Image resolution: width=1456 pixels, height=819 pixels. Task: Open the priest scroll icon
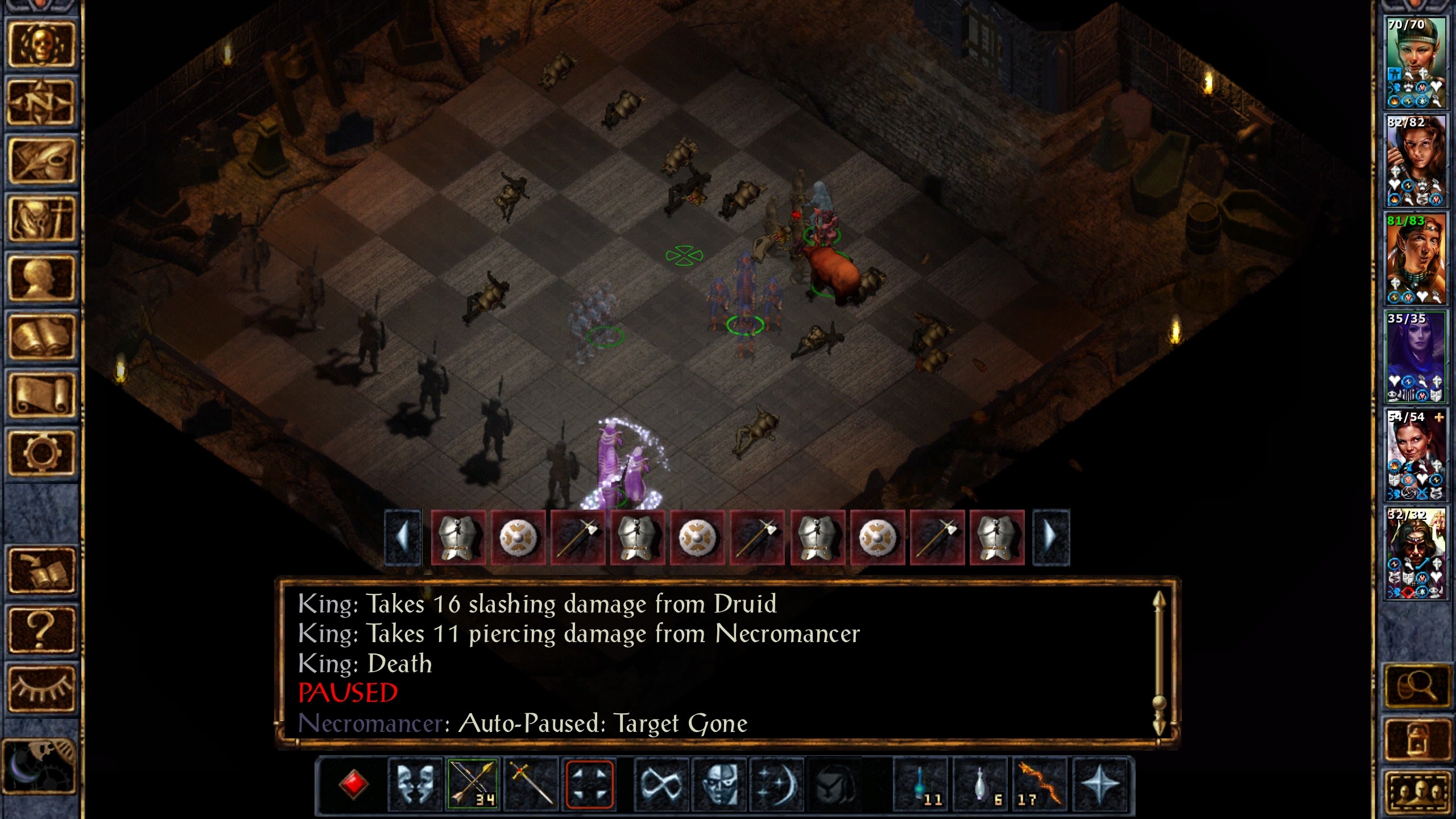pos(41,395)
